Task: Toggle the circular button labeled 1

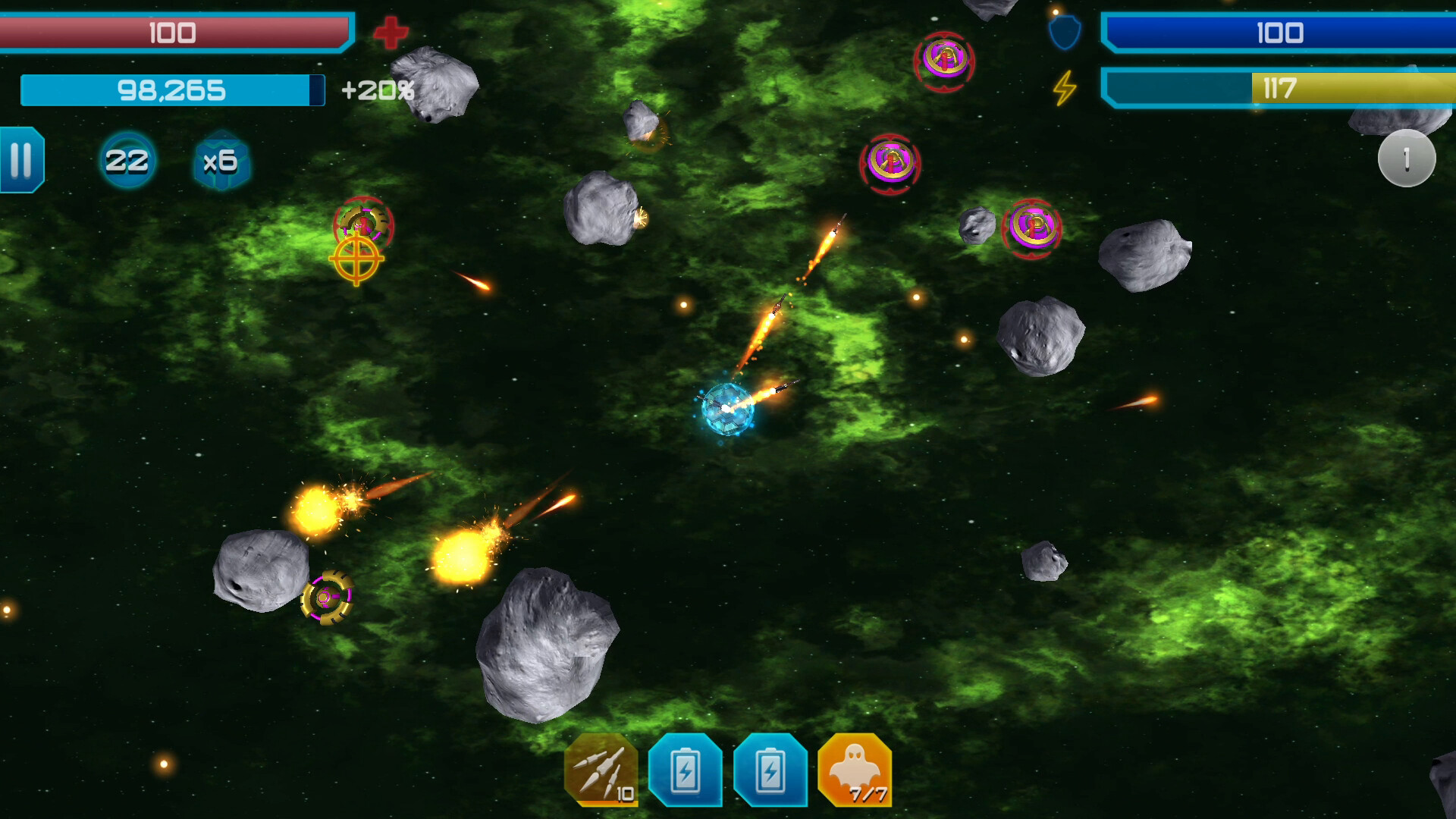Action: pyautogui.click(x=1407, y=158)
